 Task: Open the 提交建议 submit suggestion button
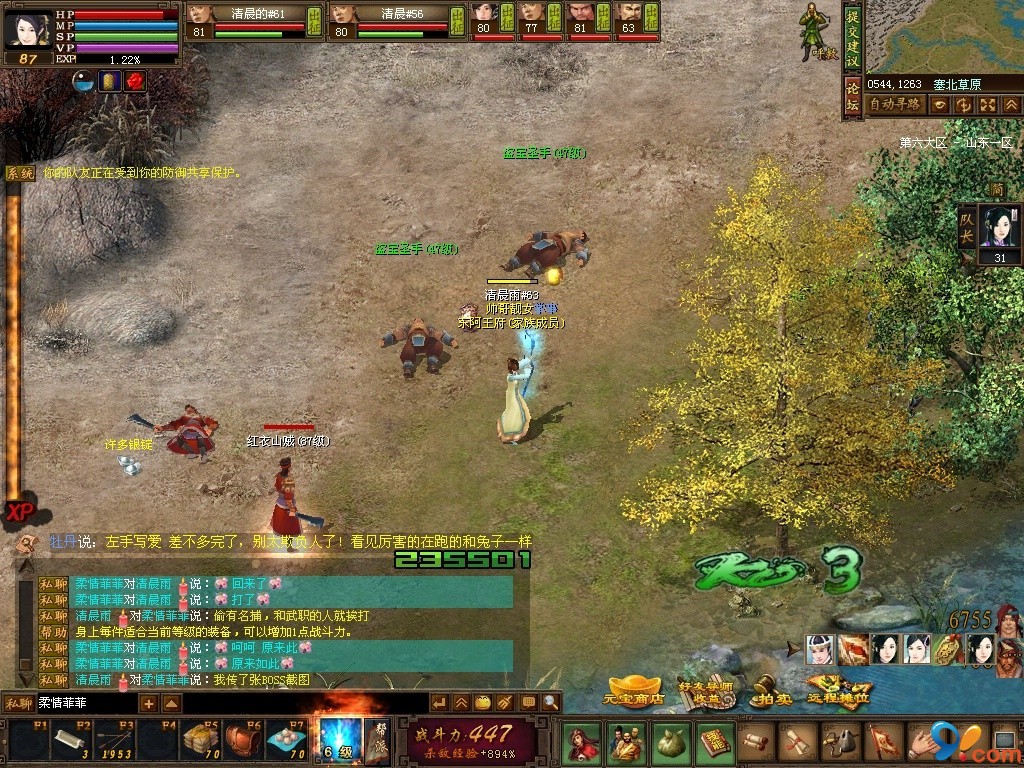tap(852, 38)
